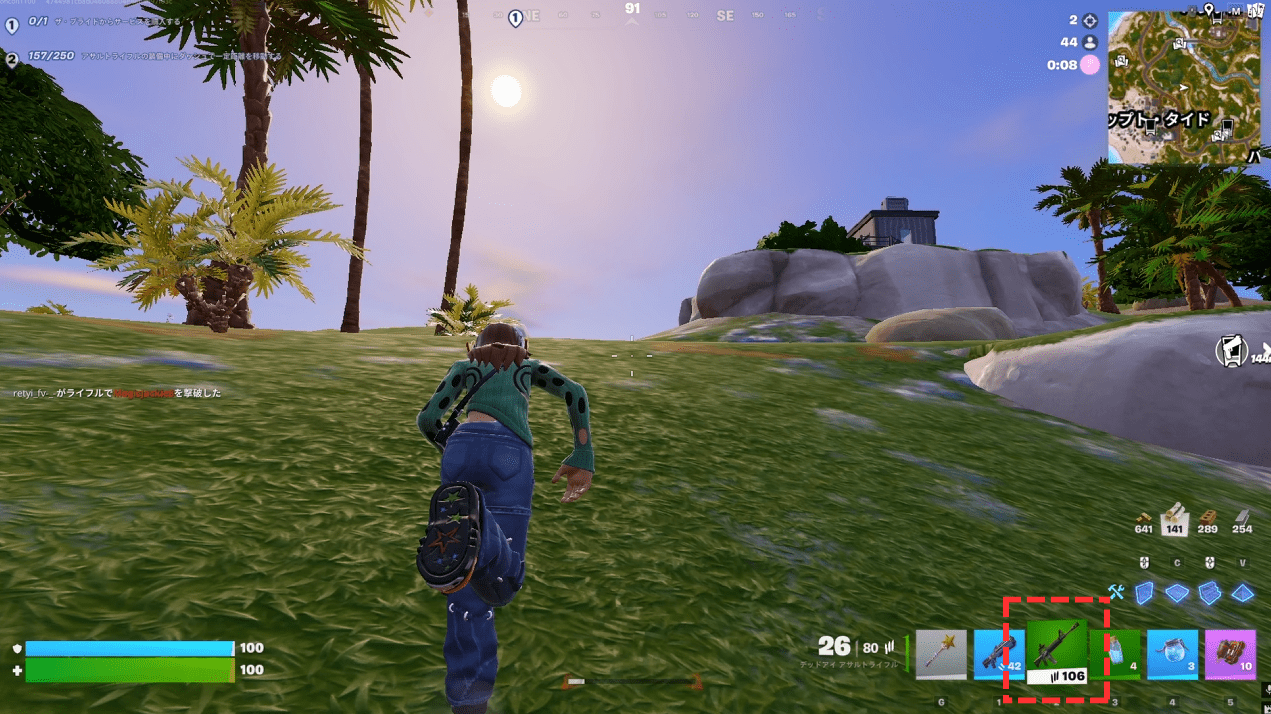Open quest objective number two
Image resolution: width=1271 pixels, height=714 pixels.
pos(12,59)
